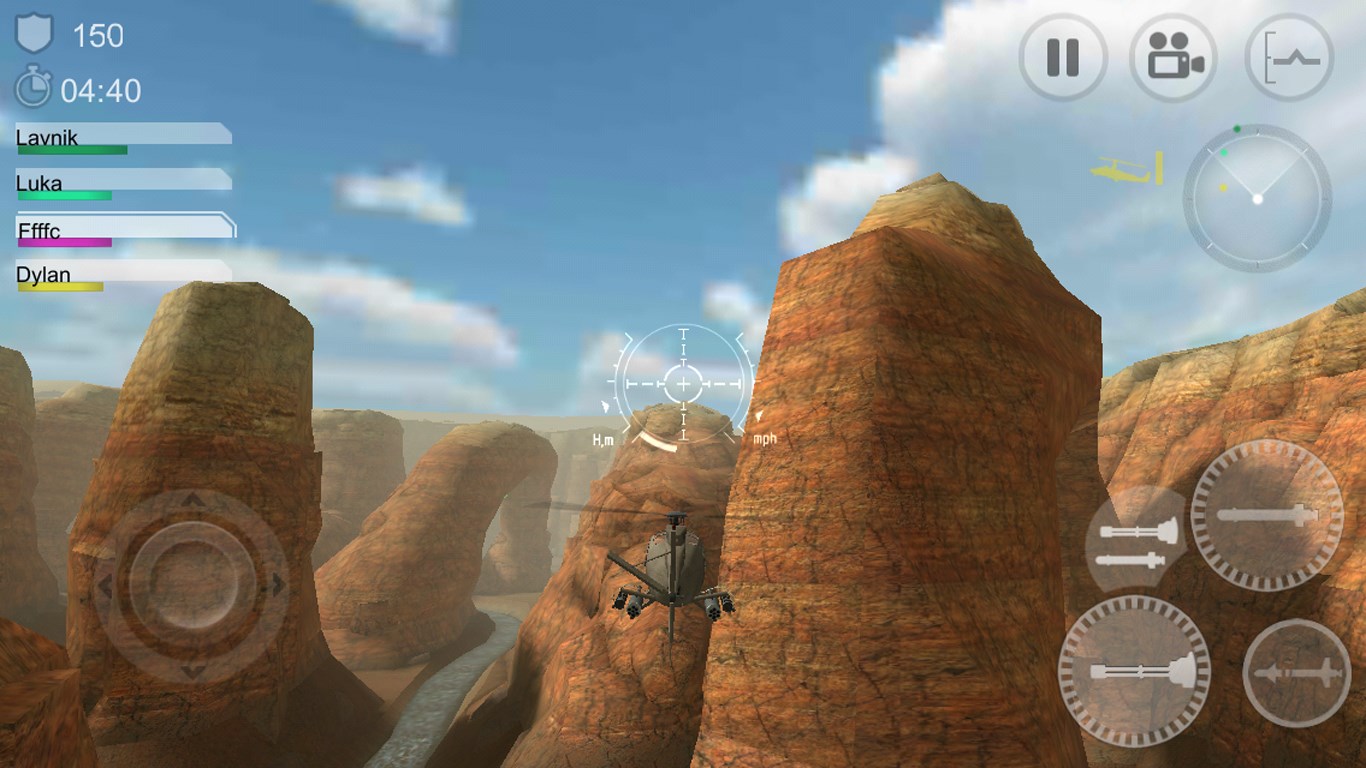Fire the gatling gun weapon button
Viewport: 1366px width, 768px height.
tap(1134, 671)
